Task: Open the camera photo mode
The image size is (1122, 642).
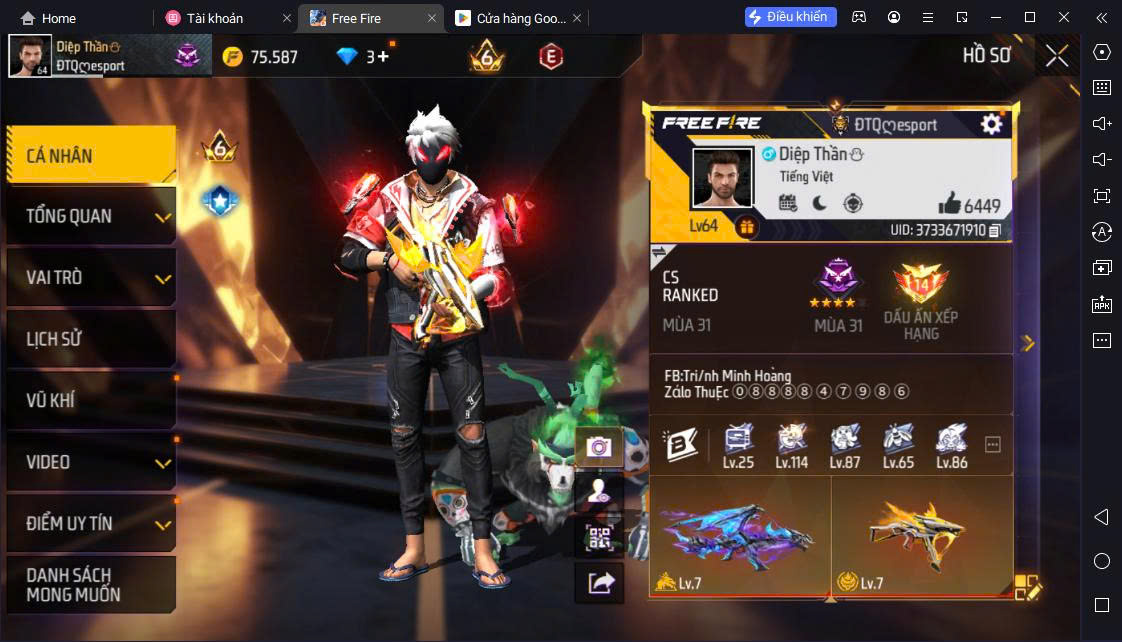Action: click(x=599, y=447)
